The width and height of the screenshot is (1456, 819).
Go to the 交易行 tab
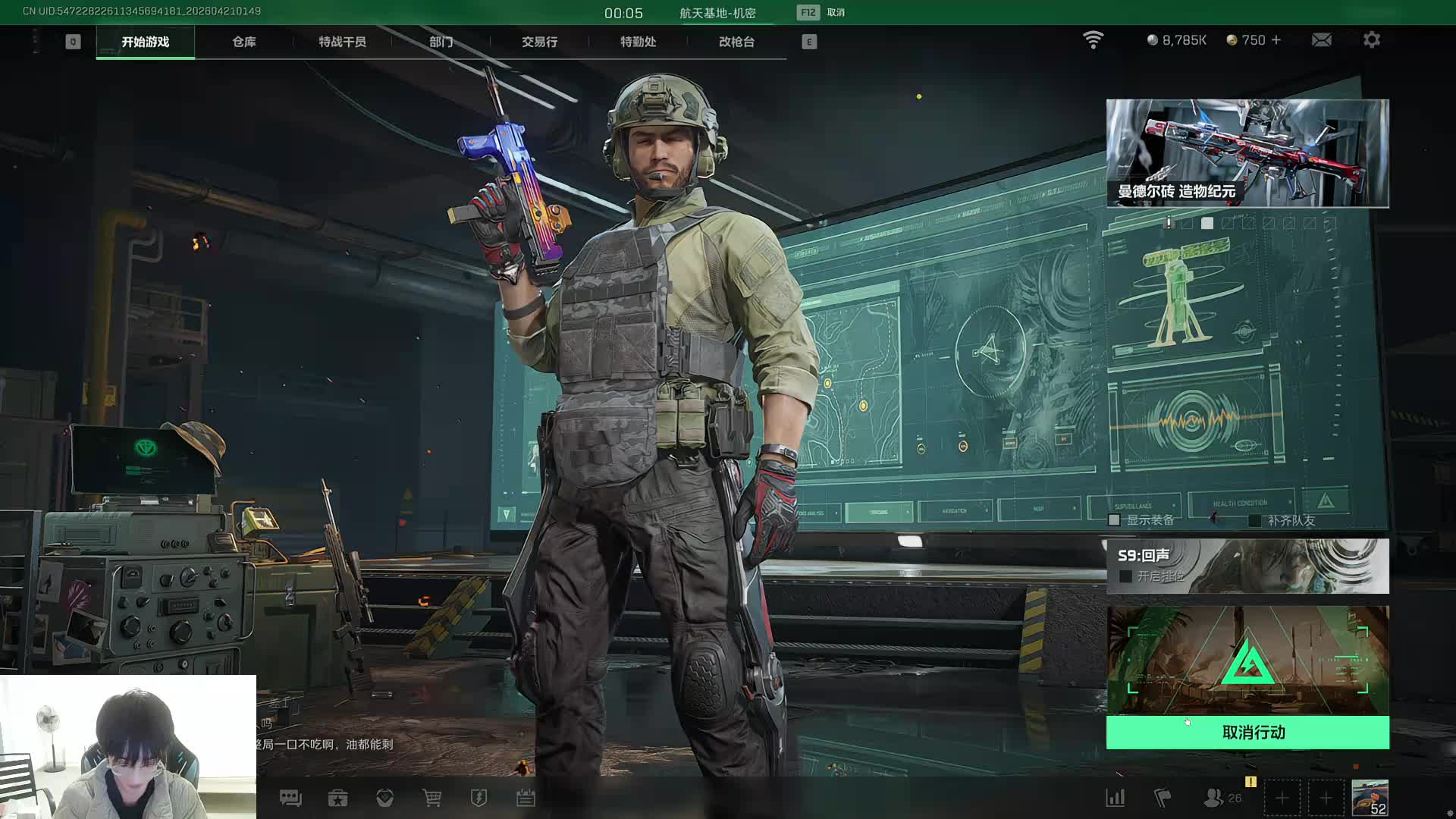click(539, 42)
